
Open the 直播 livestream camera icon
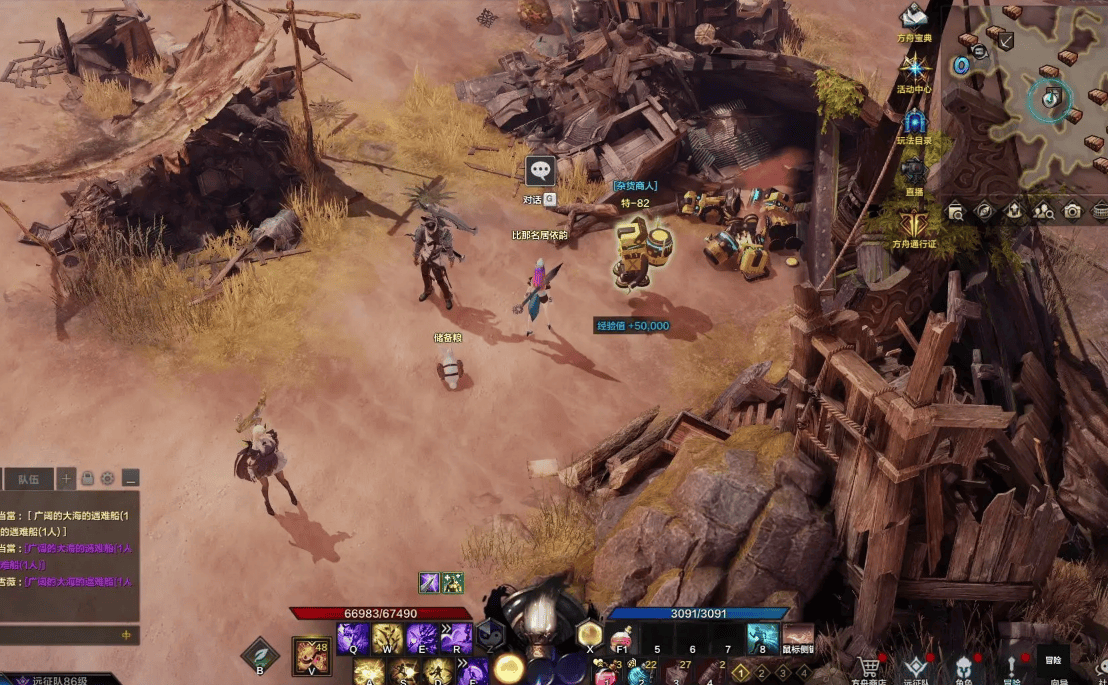coord(913,170)
